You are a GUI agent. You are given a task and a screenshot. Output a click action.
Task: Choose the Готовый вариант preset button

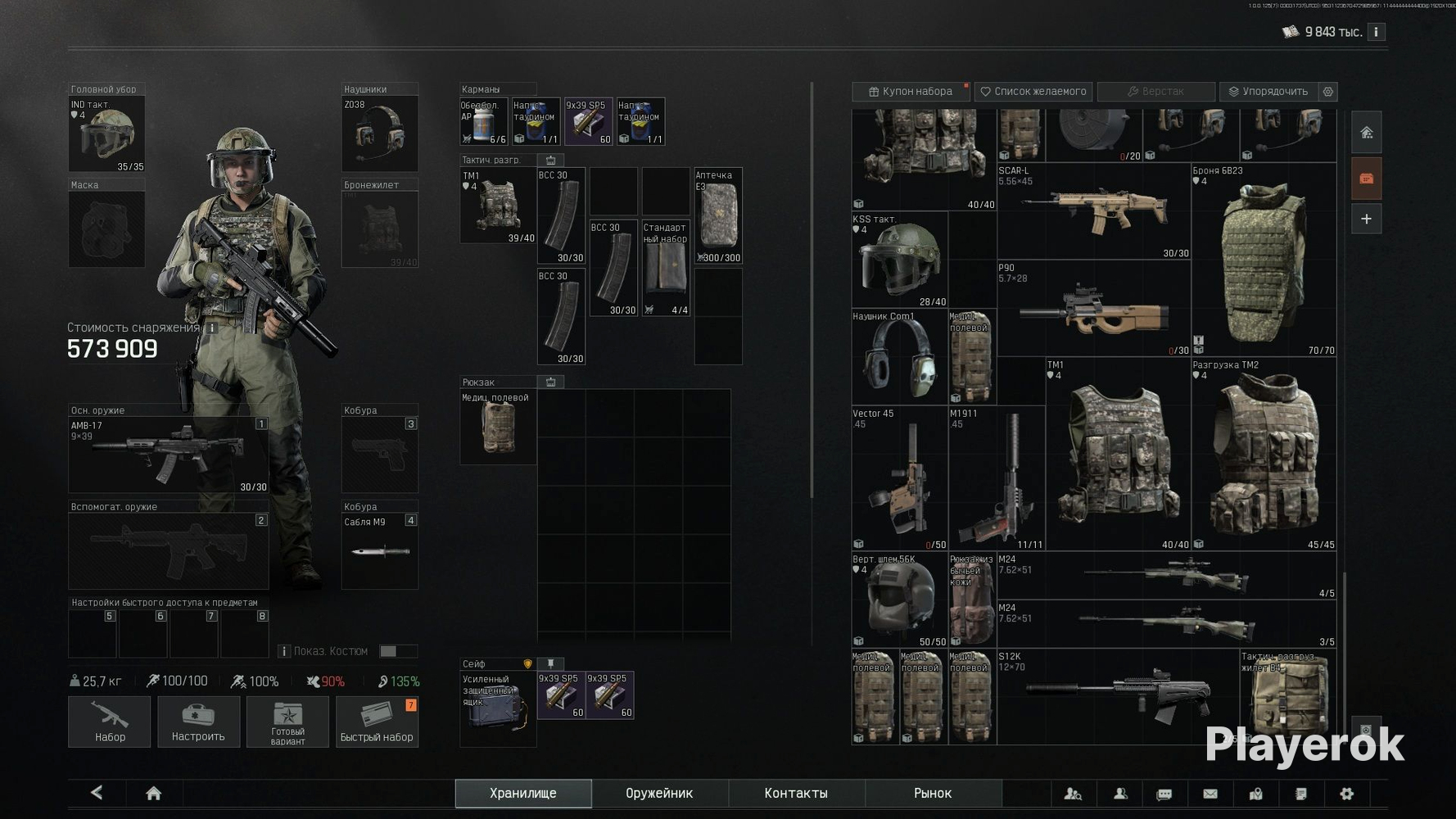(x=287, y=722)
